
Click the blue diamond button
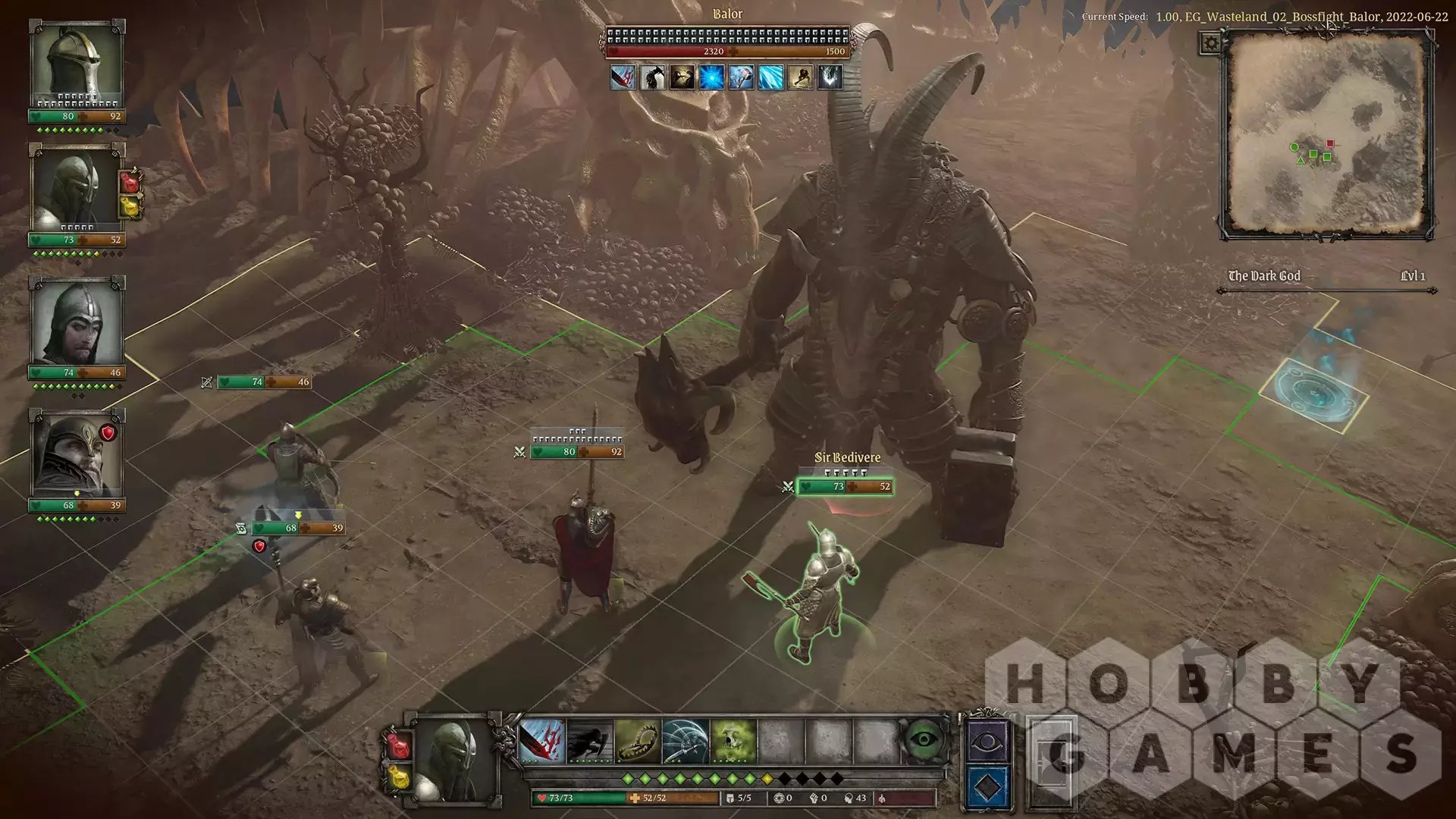[x=987, y=787]
